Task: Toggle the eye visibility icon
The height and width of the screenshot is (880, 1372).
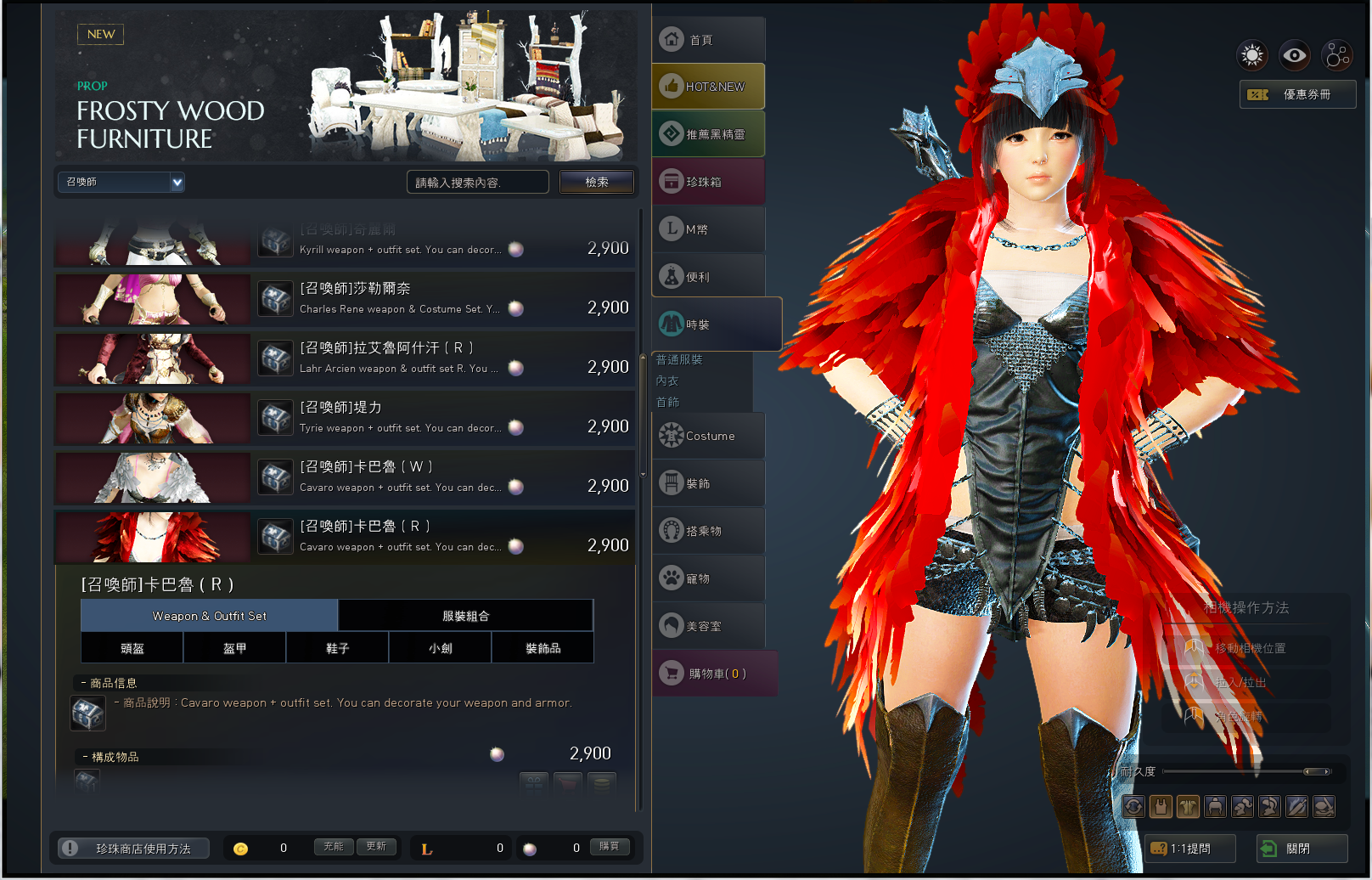Action: tap(1294, 56)
